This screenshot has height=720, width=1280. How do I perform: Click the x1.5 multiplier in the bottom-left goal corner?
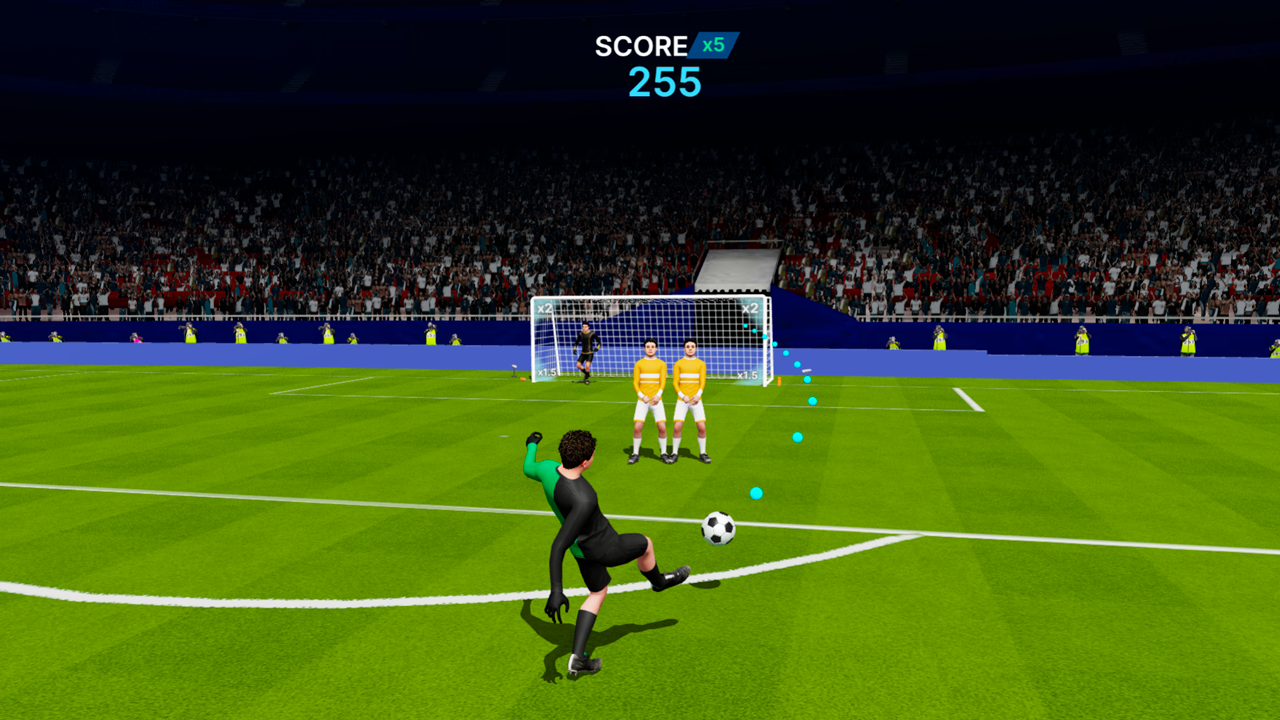[x=547, y=373]
